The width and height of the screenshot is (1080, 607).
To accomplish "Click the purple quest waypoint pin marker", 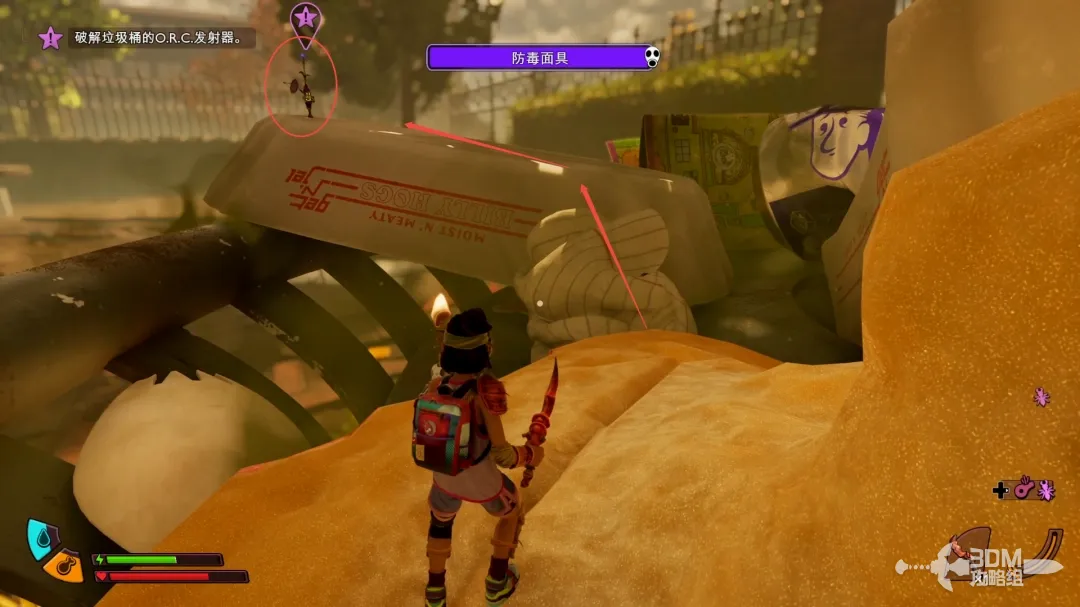I will tap(305, 19).
